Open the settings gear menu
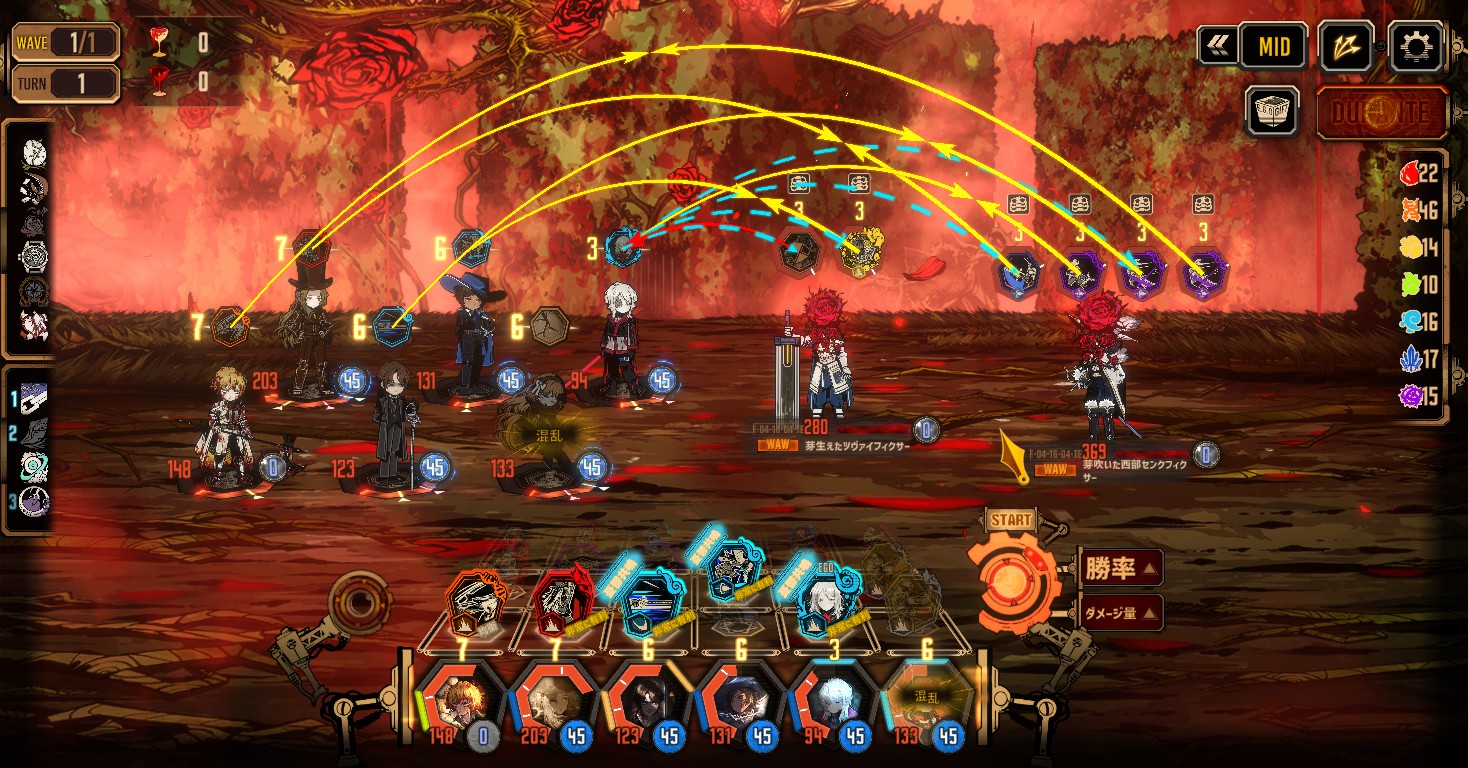This screenshot has width=1468, height=768. pyautogui.click(x=1415, y=46)
